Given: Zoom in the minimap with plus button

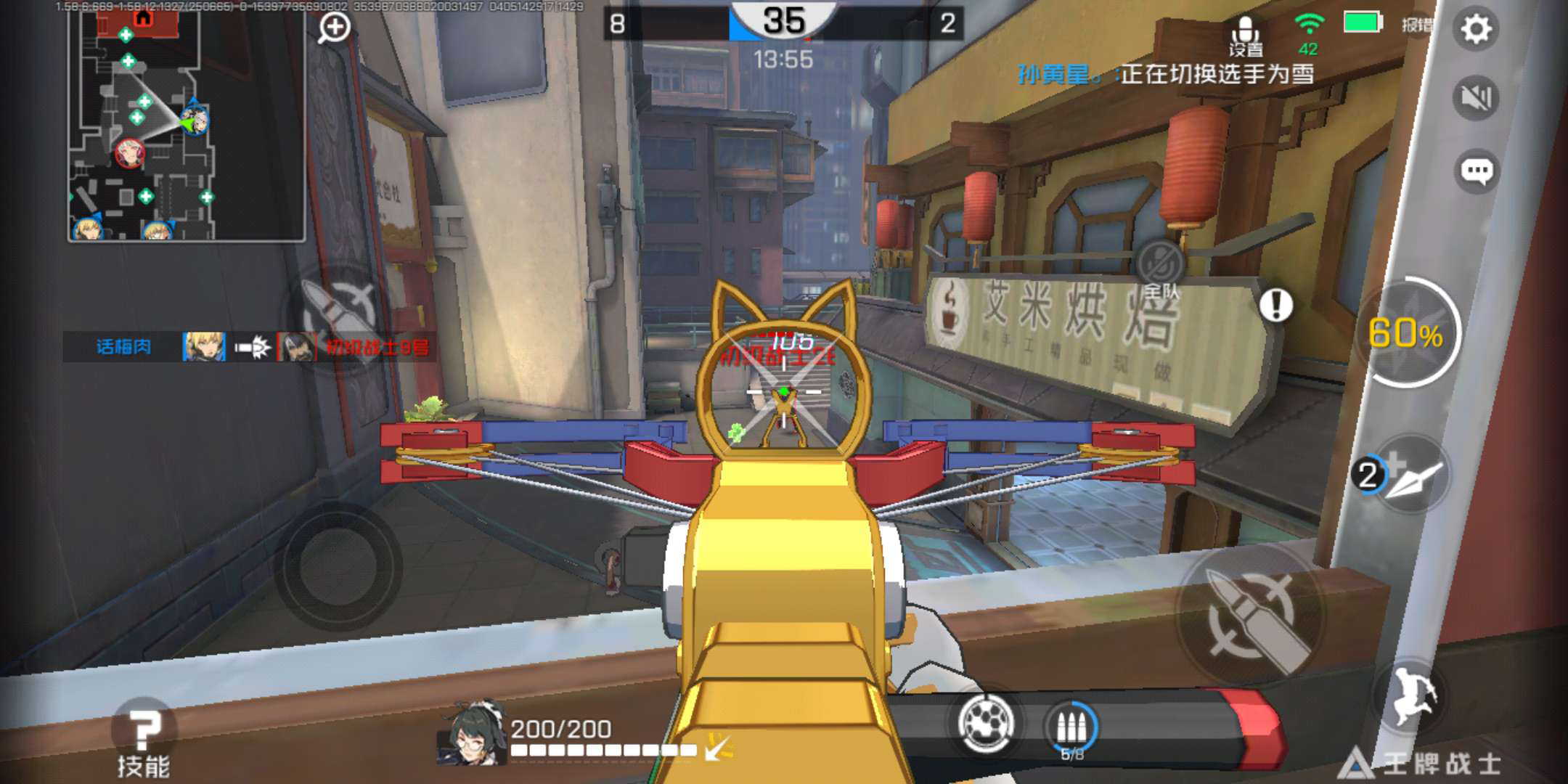Looking at the screenshot, I should [335, 28].
